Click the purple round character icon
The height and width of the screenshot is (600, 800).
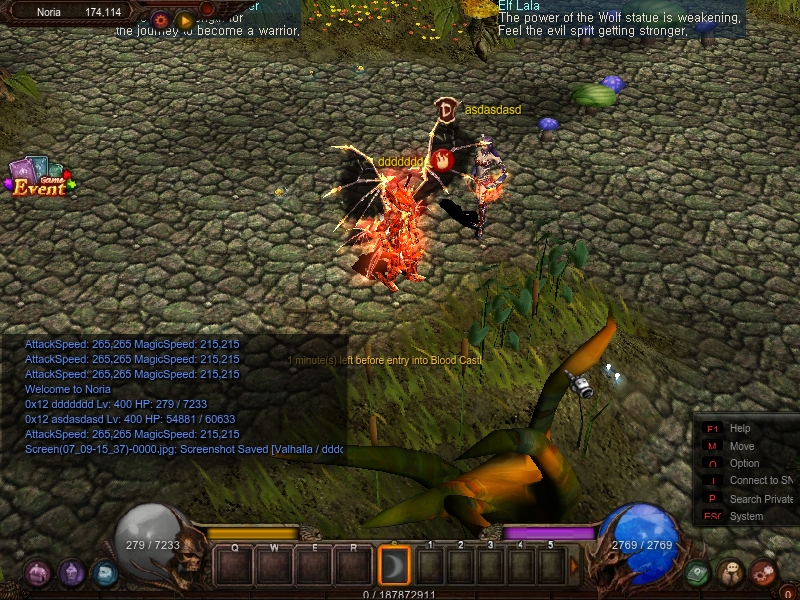click(71, 573)
